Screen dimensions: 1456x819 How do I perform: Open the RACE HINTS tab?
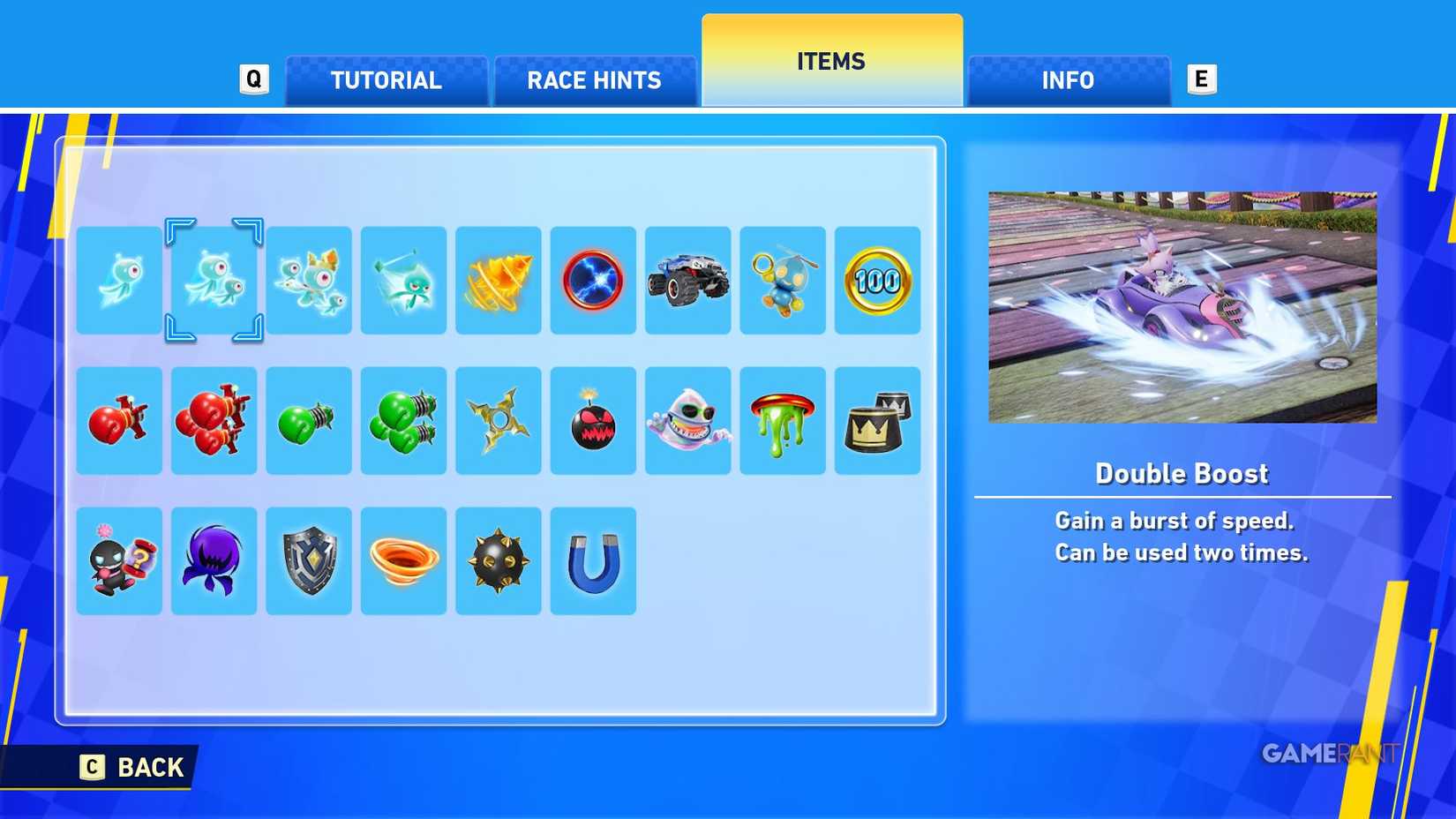coord(594,80)
